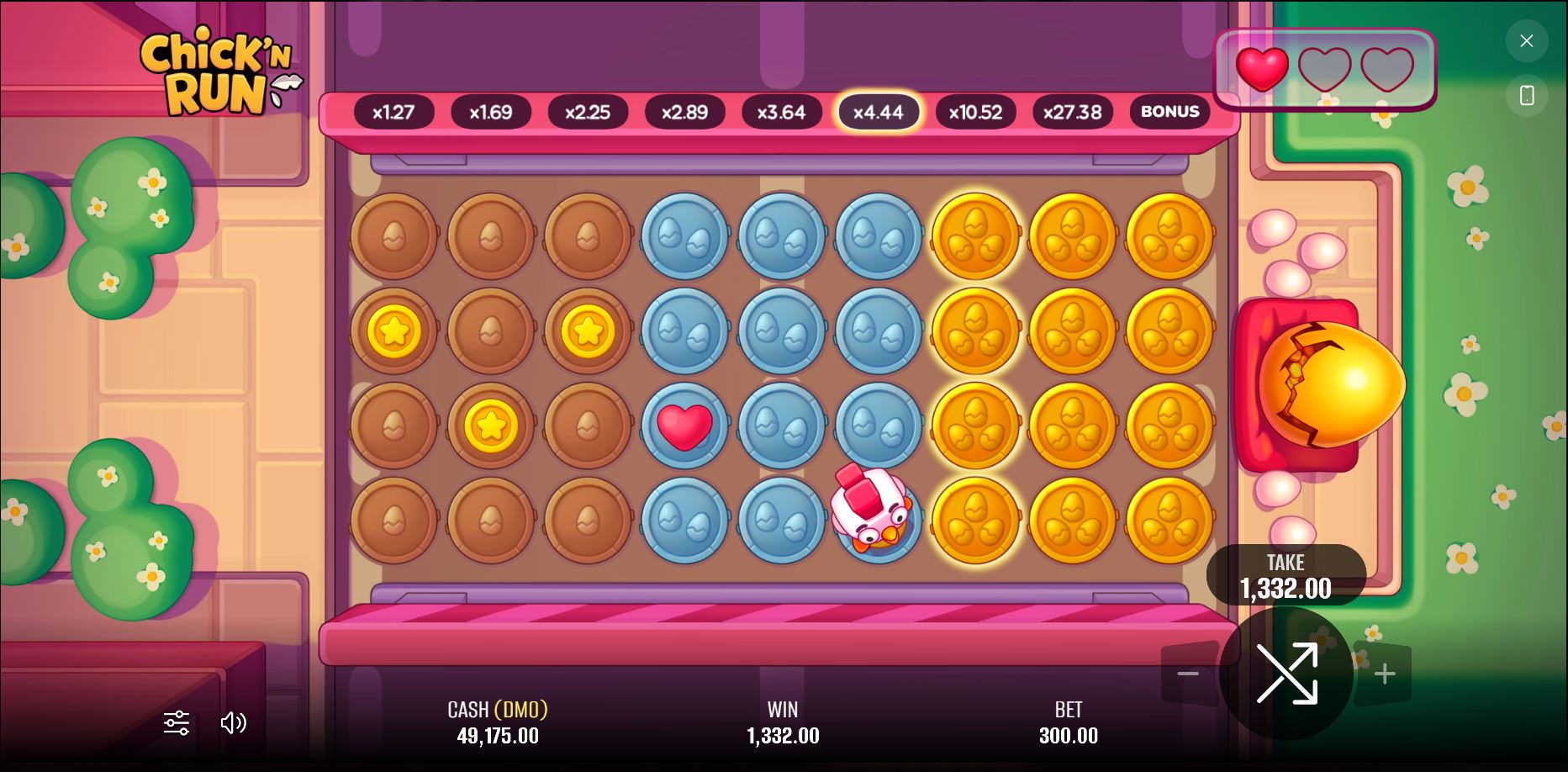
Task: Increase the bet with the plus stepper
Action: coord(1386,673)
